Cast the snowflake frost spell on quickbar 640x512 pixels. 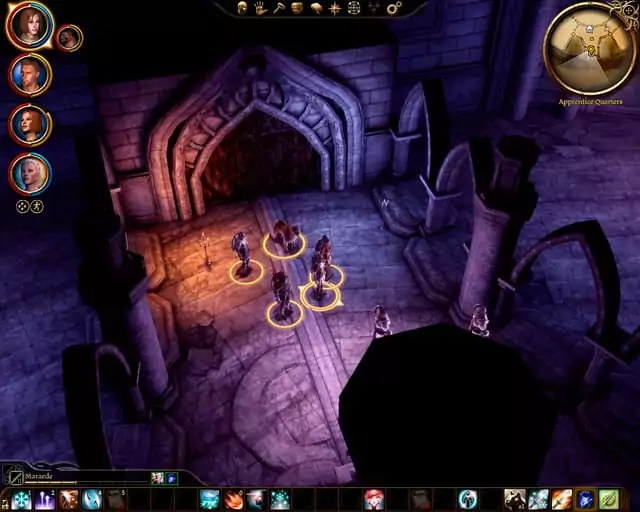click(21, 499)
